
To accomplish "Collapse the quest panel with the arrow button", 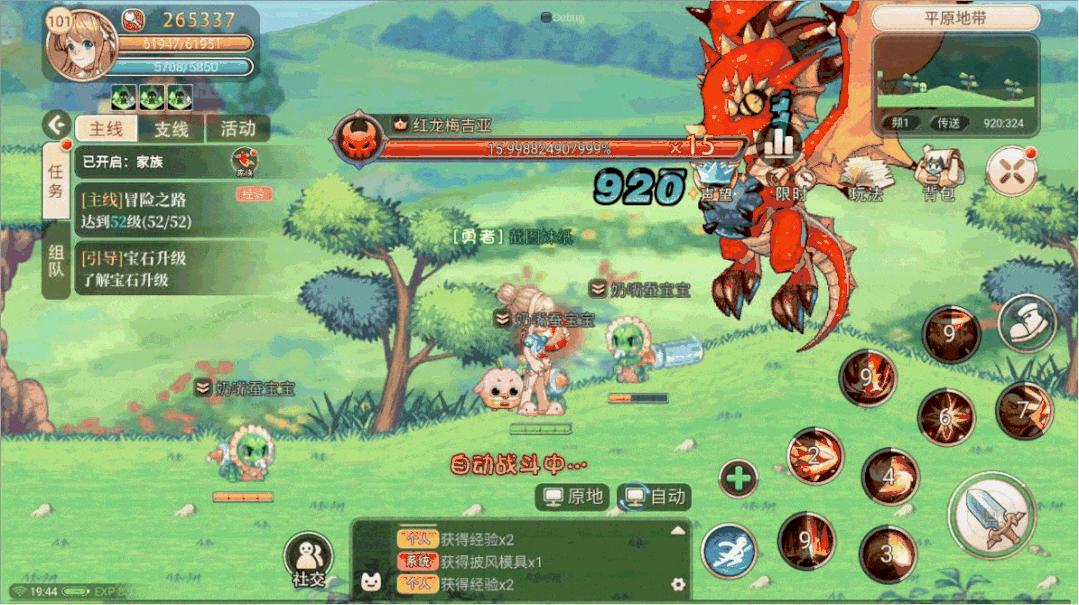I will (57, 127).
